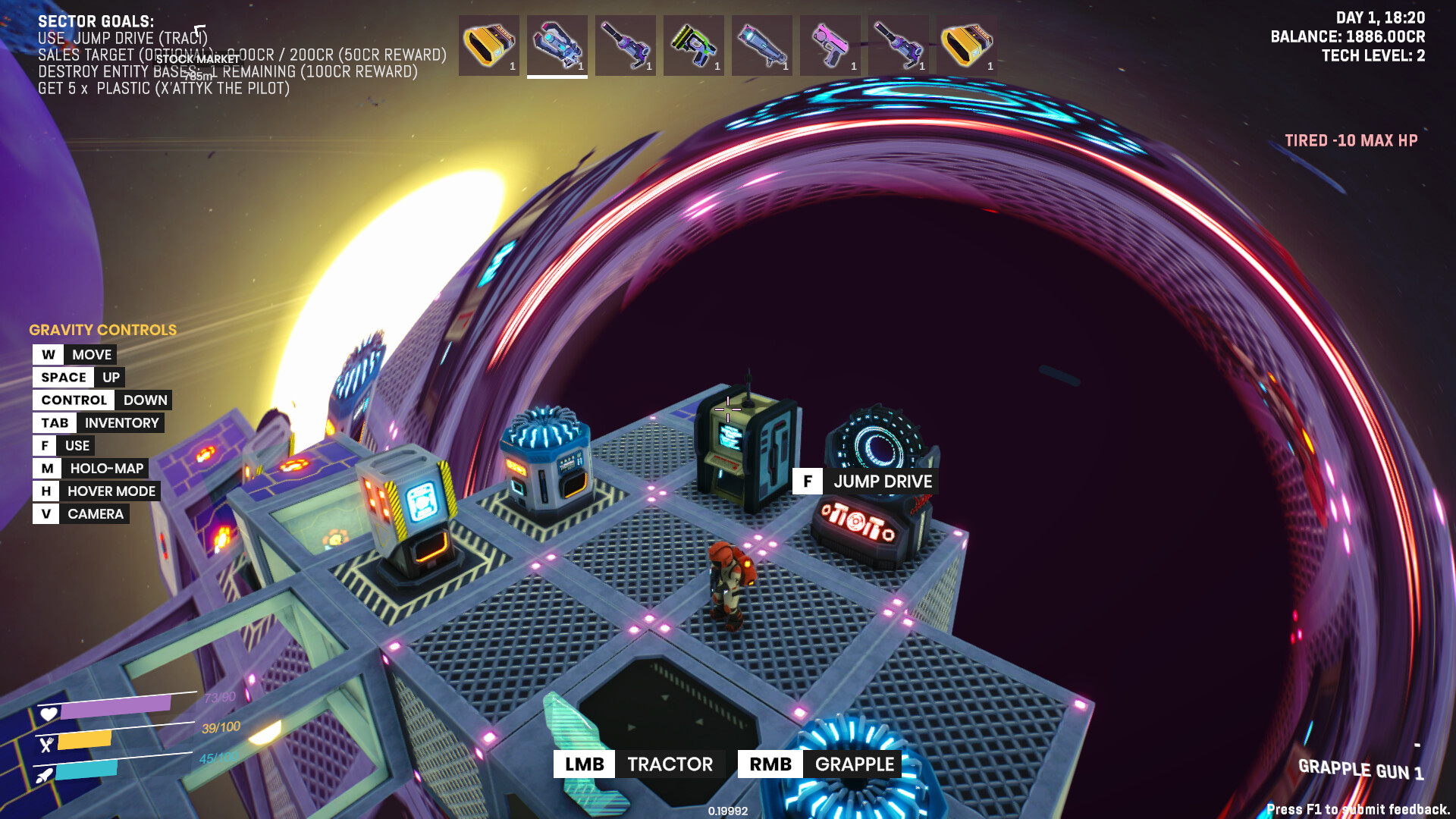Select the grapple gun in hotbar slot 2
This screenshot has height=819, width=1456.
point(557,45)
